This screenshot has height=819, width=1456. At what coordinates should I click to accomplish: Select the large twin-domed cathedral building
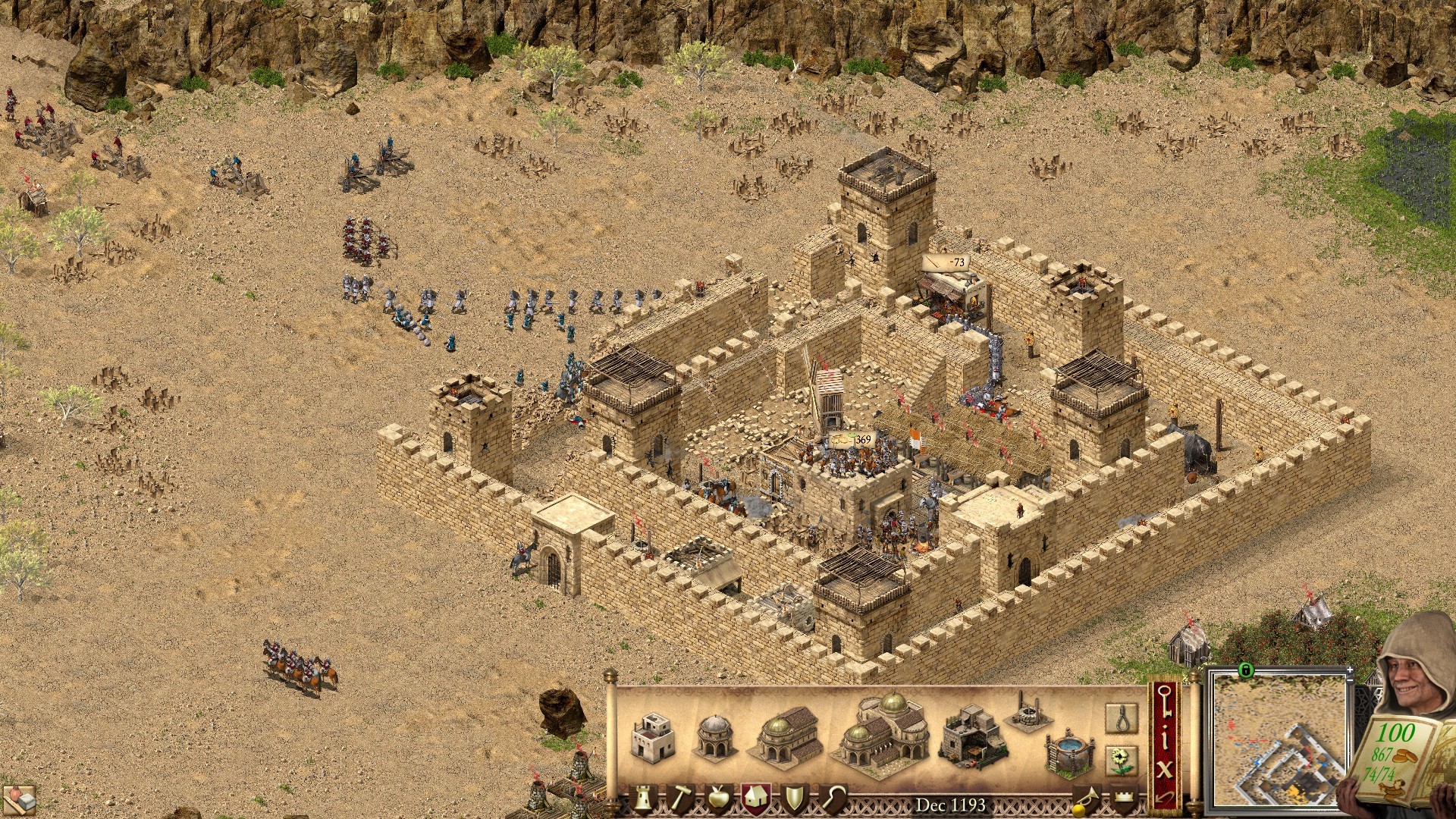point(882,733)
